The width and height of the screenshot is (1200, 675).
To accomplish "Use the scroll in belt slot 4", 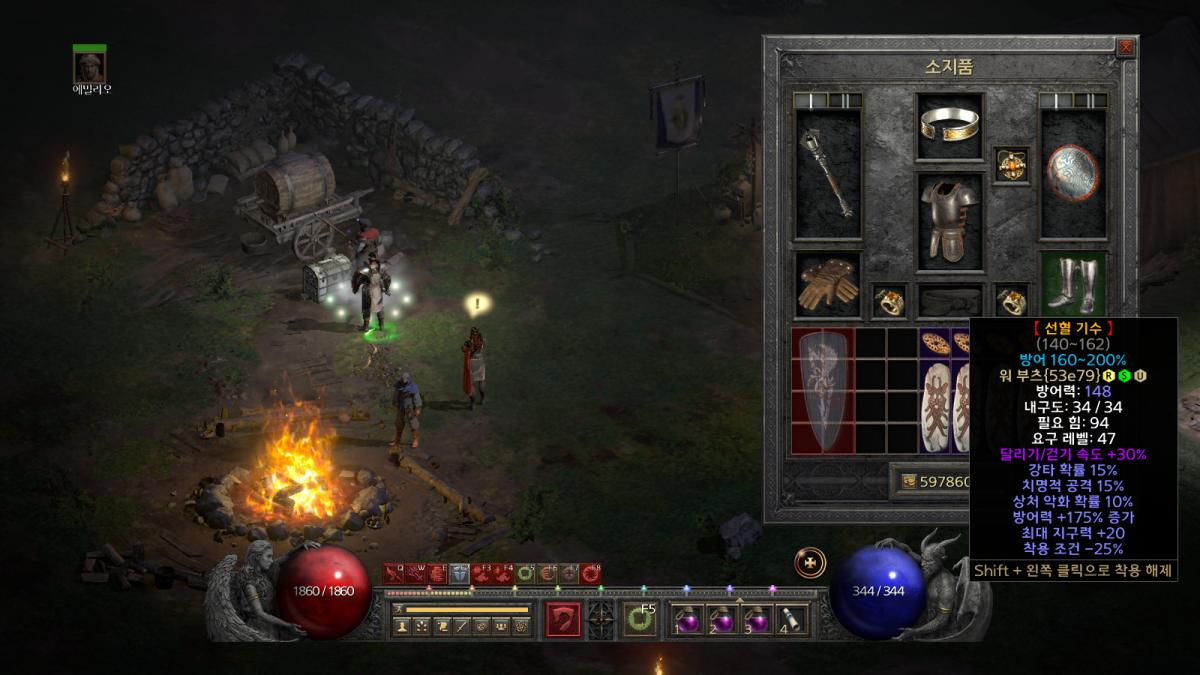I will click(790, 620).
